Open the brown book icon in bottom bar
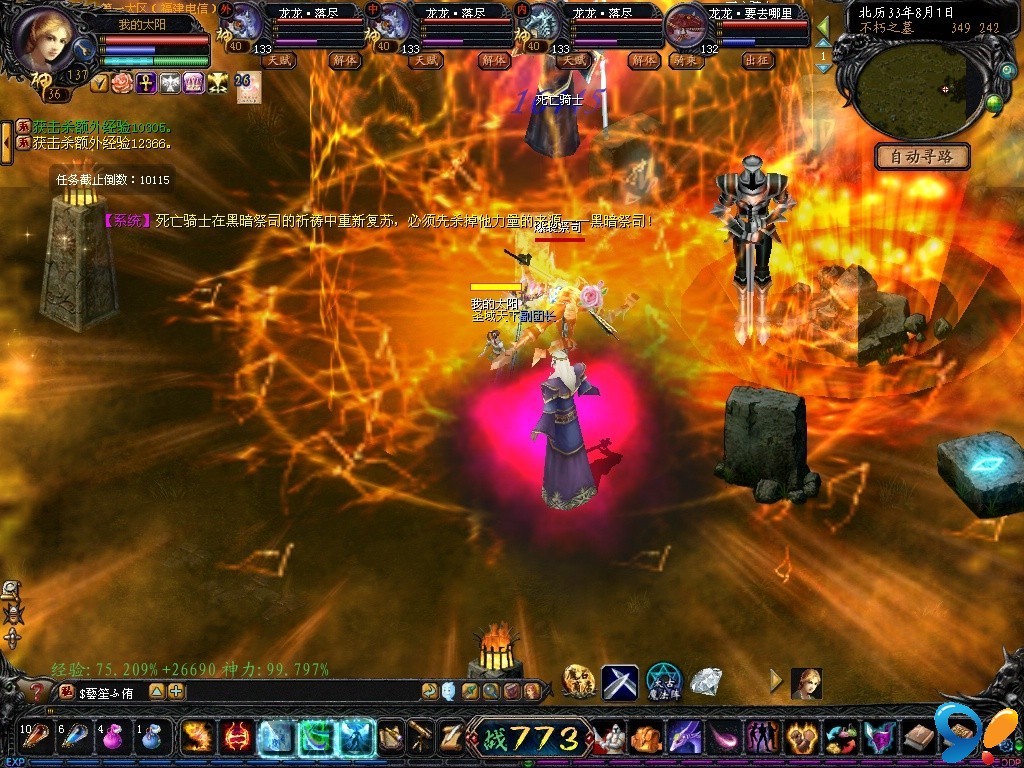 [918, 738]
